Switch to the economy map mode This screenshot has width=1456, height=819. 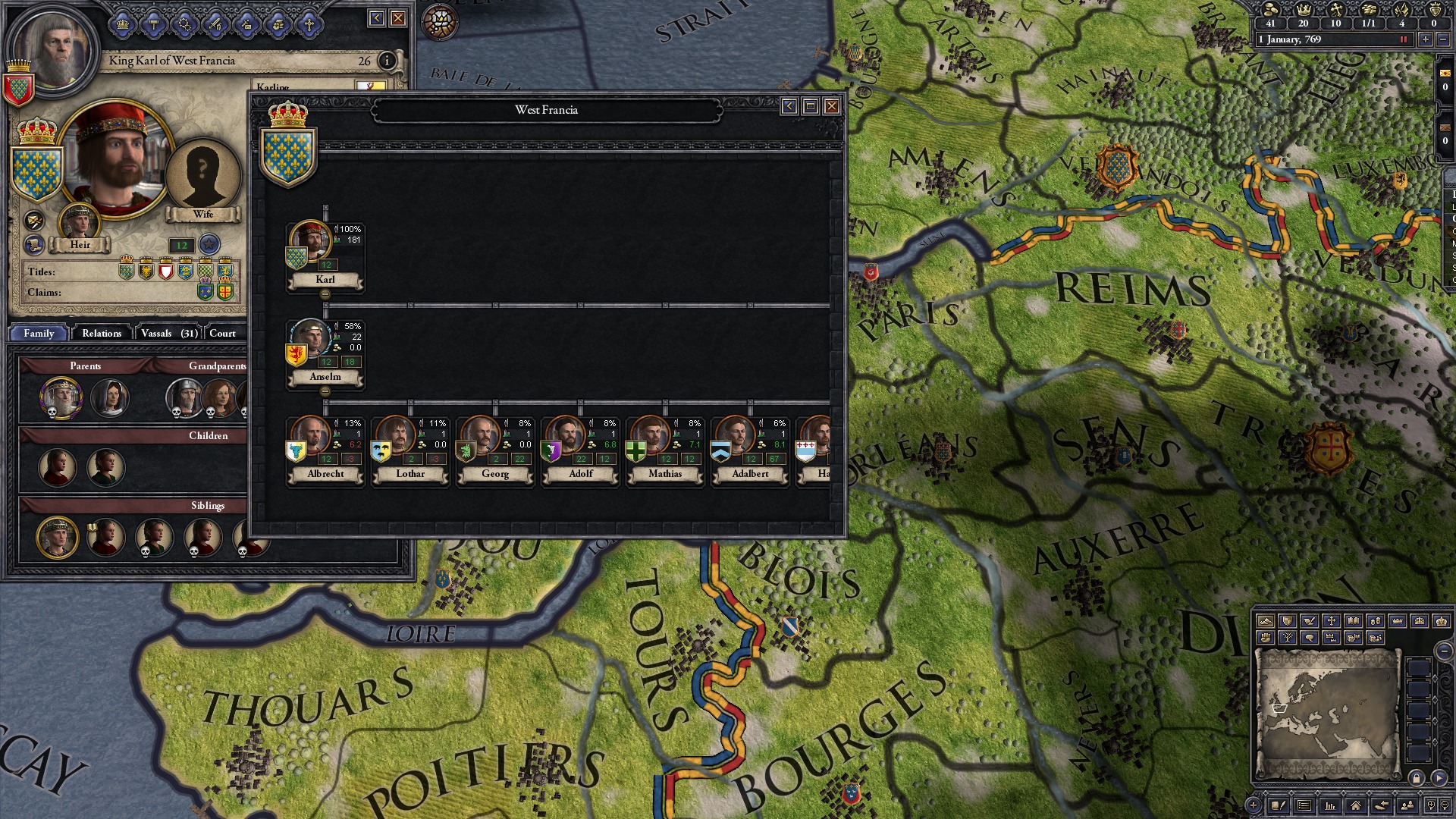[x=1377, y=622]
